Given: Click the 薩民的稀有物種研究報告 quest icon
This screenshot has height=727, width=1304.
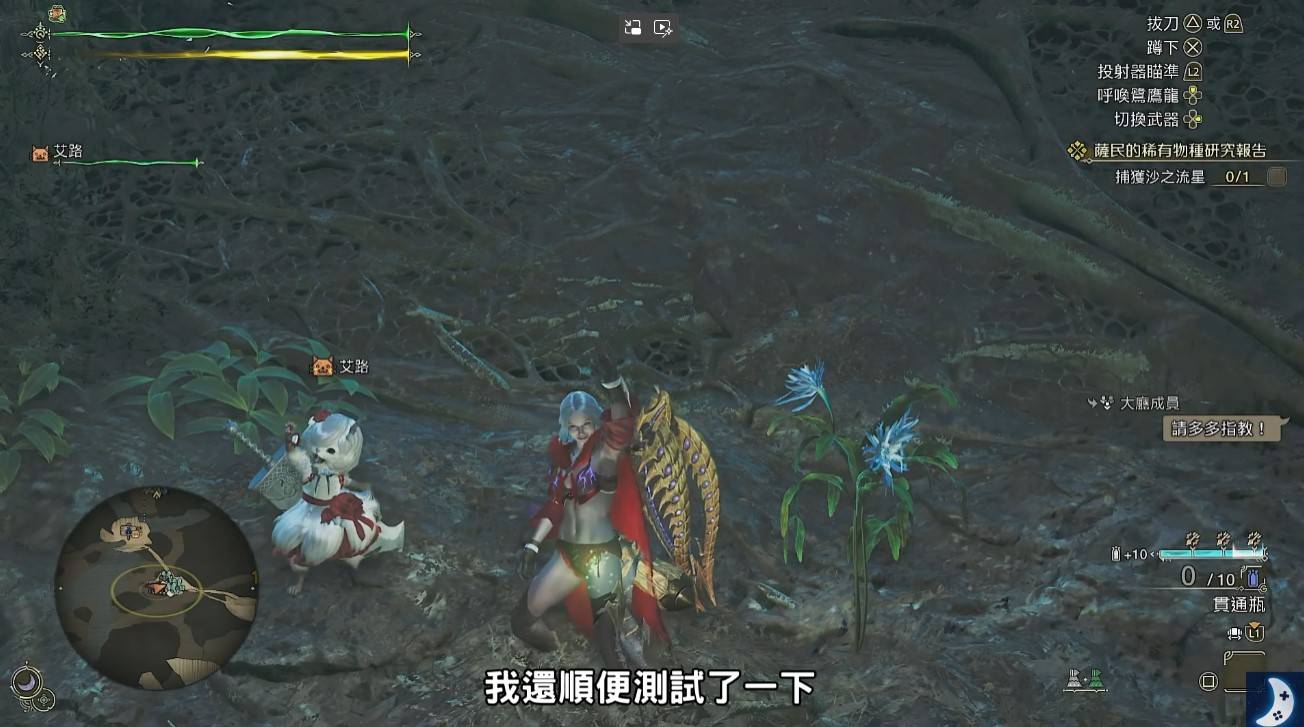Looking at the screenshot, I should pos(1077,150).
